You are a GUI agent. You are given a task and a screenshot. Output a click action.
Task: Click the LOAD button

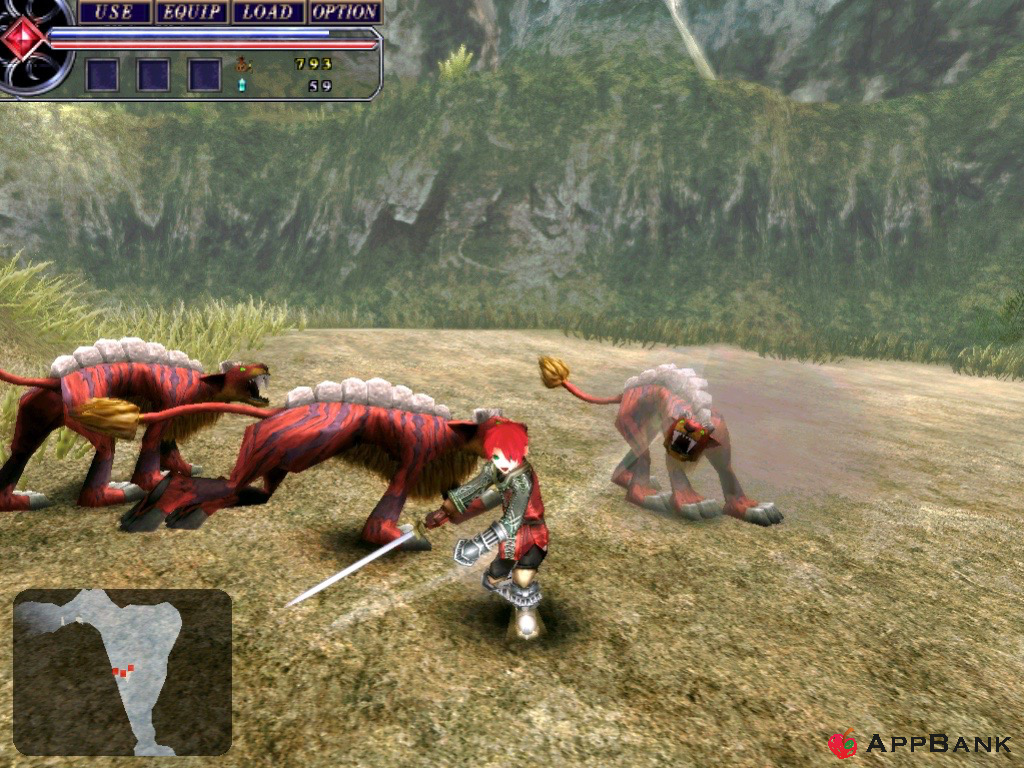click(268, 12)
